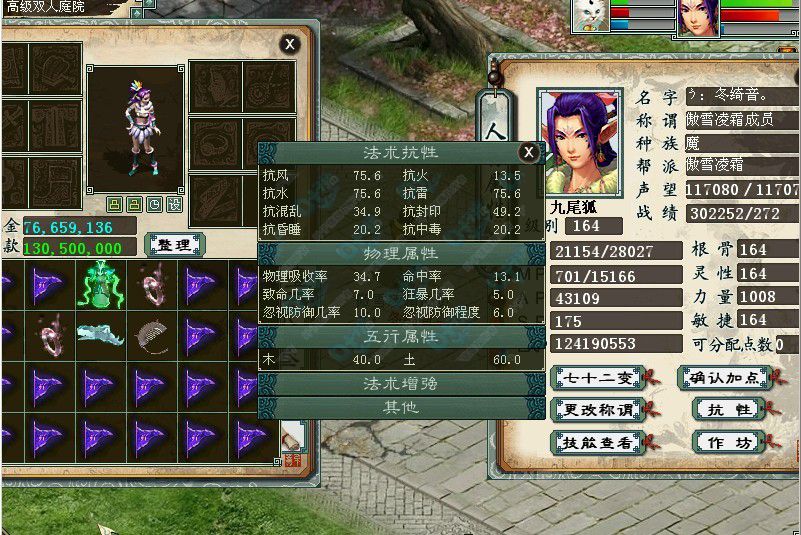Click the 设 settings icon under character model
The width and height of the screenshot is (801, 535).
(x=174, y=204)
